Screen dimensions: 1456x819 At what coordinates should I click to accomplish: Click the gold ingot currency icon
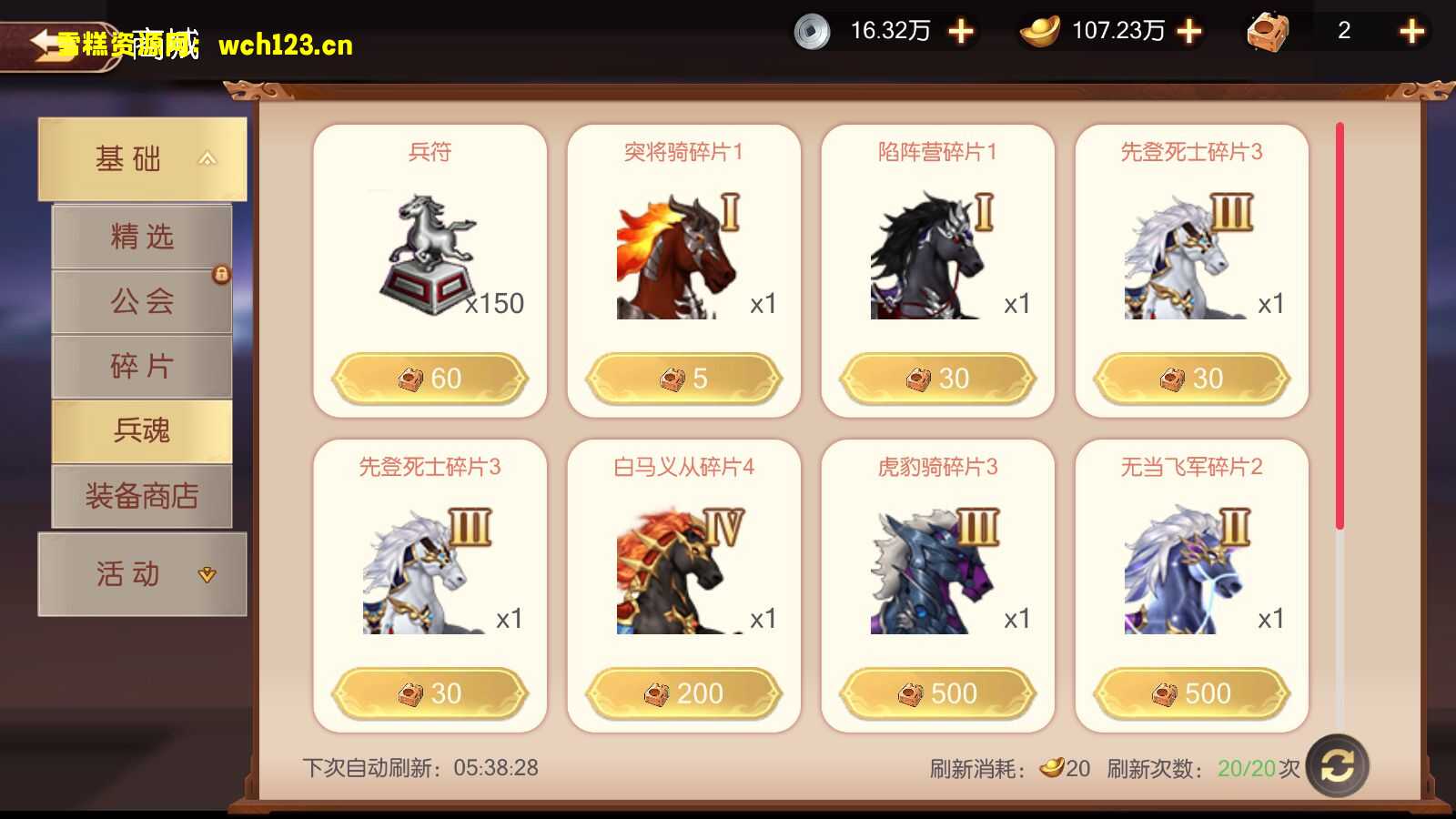[x=1037, y=31]
